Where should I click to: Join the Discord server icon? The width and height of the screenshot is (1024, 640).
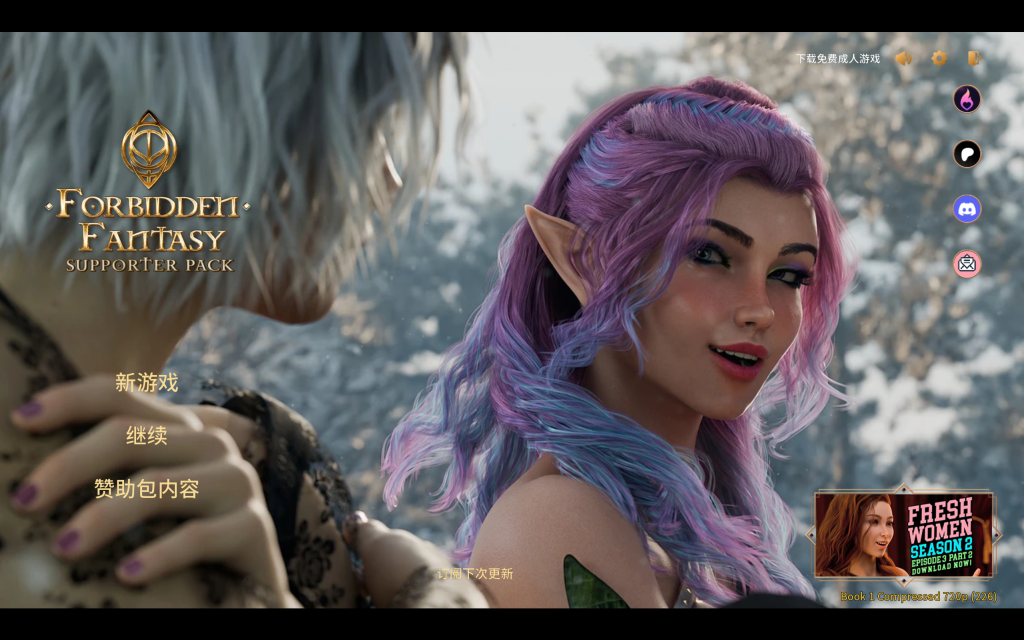tap(967, 209)
